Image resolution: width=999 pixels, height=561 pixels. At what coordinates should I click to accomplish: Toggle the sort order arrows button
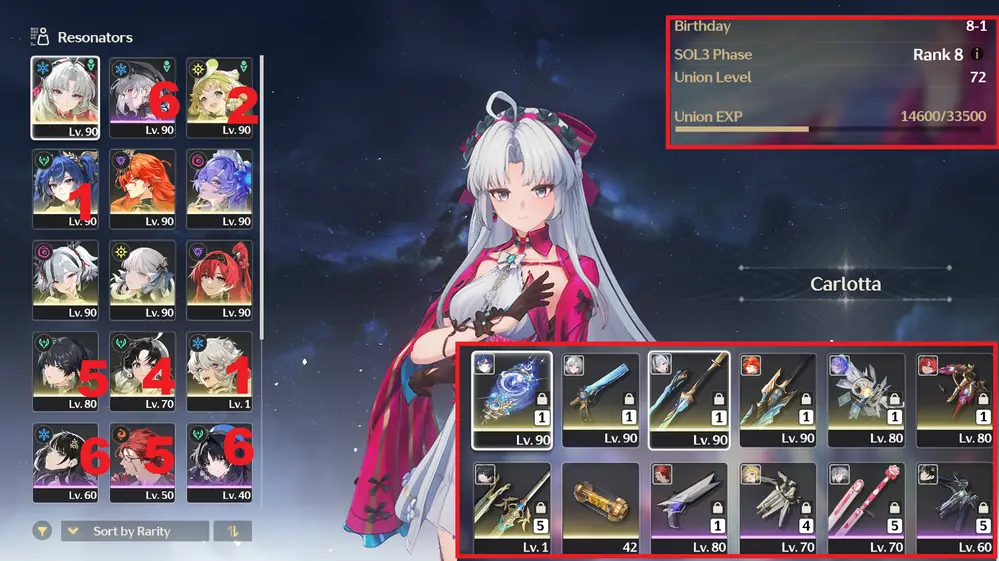pos(233,531)
